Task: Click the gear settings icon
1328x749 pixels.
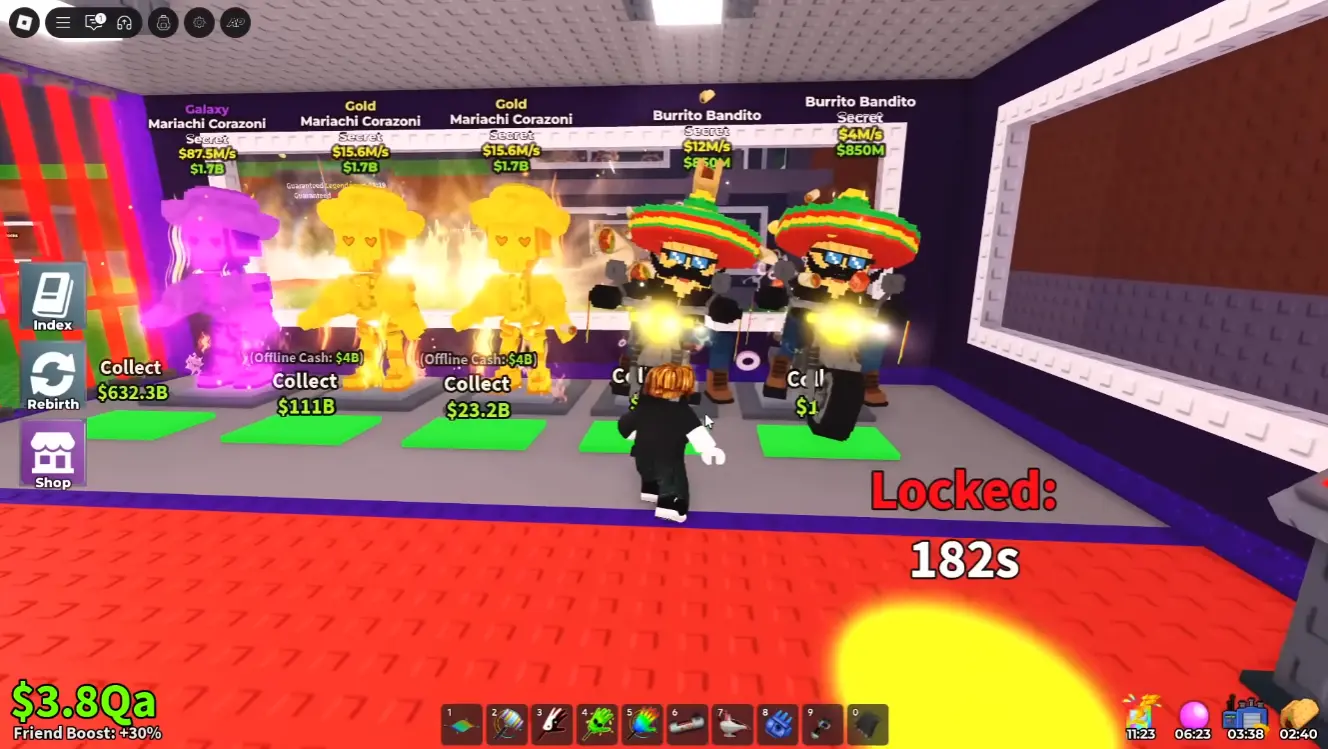Action: tap(199, 22)
